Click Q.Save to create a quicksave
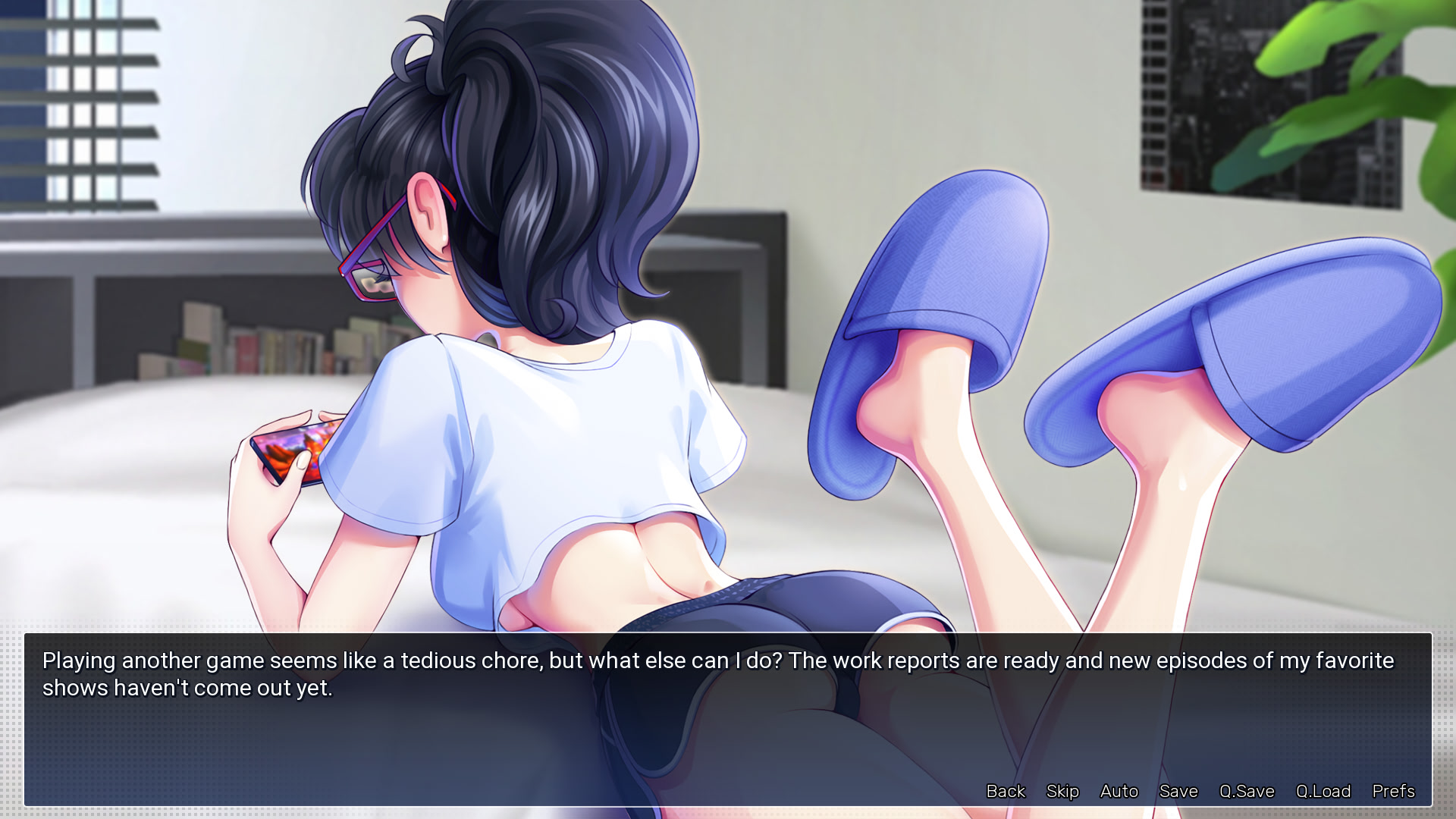The height and width of the screenshot is (819, 1456). [1247, 791]
